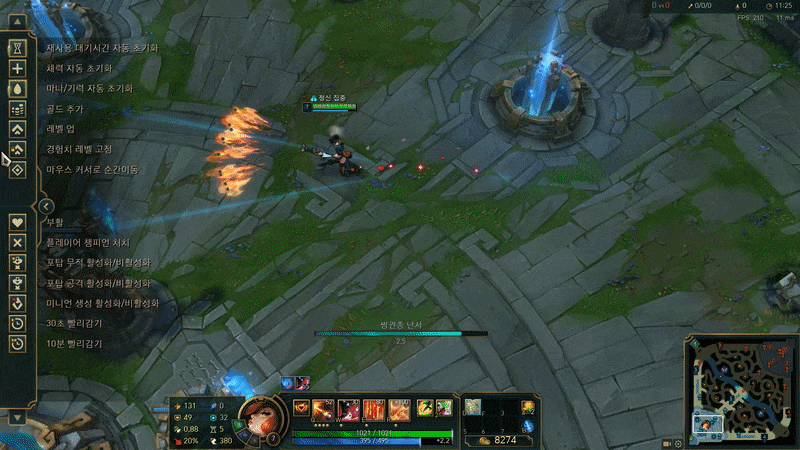Toggle 미니언 생성 활성화/비활성화 (minion spawning)
The image size is (800, 450).
click(x=17, y=303)
